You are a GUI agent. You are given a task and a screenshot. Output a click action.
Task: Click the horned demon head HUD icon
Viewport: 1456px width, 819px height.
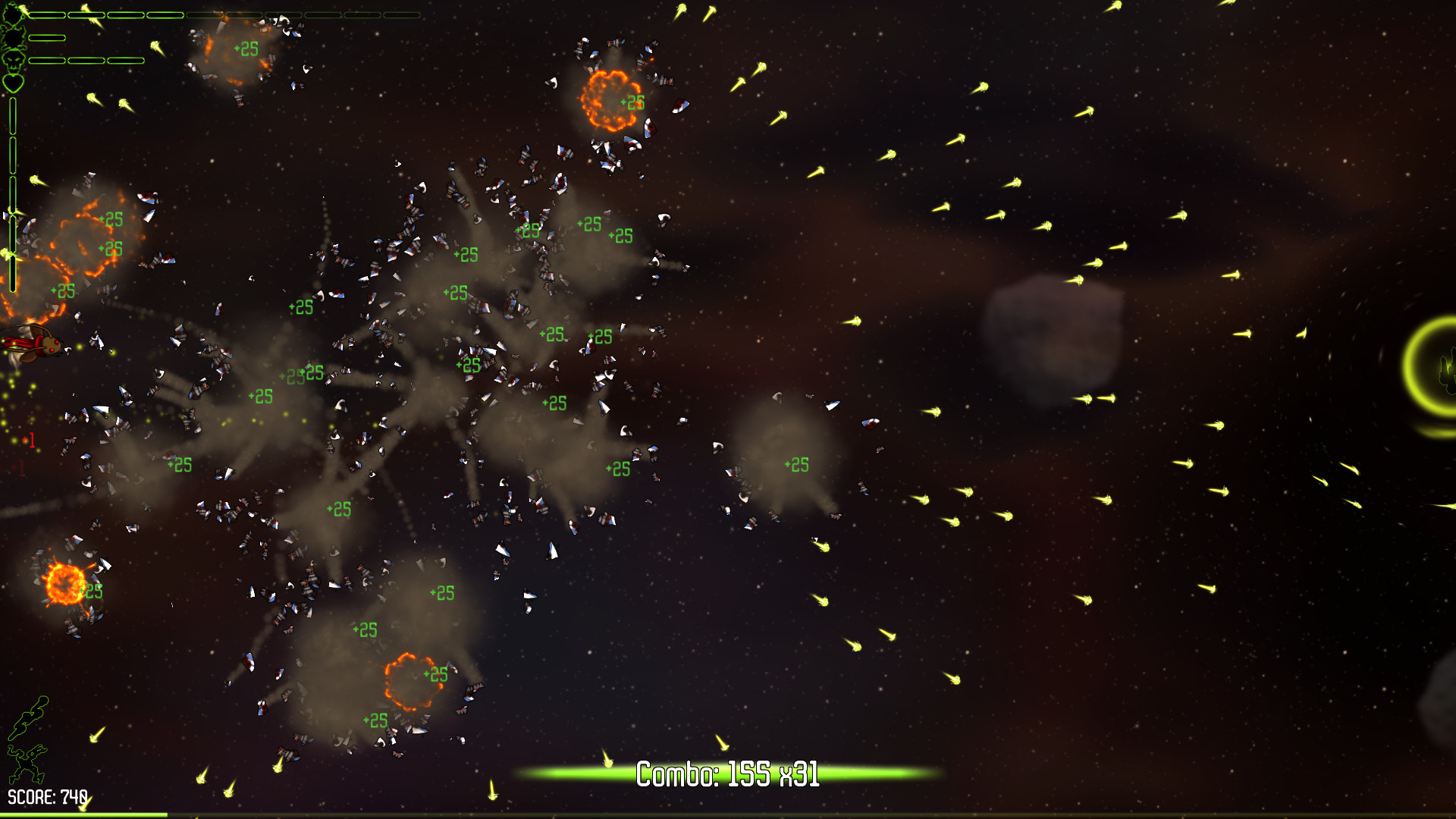(x=14, y=36)
